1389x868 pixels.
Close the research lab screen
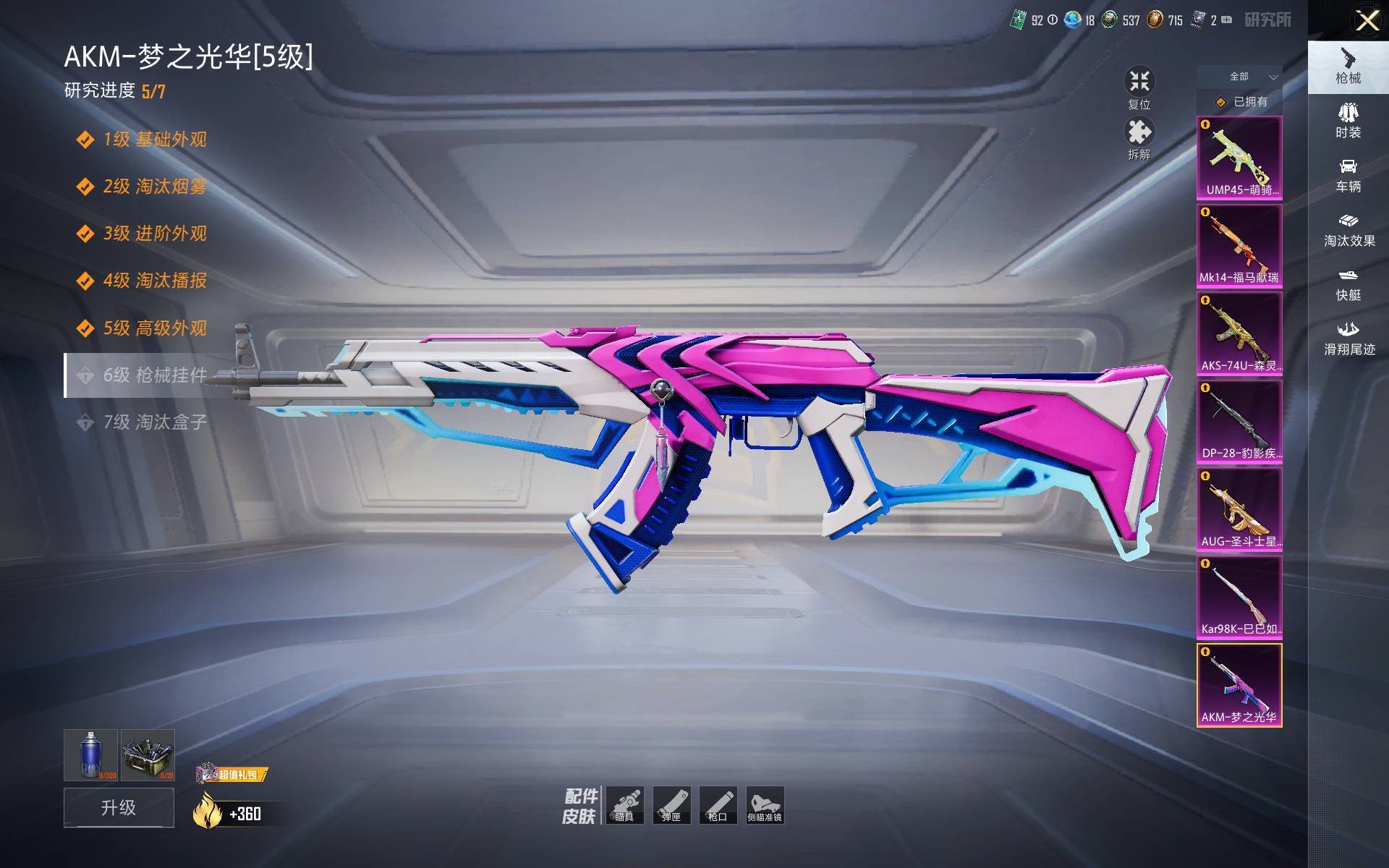click(1367, 20)
